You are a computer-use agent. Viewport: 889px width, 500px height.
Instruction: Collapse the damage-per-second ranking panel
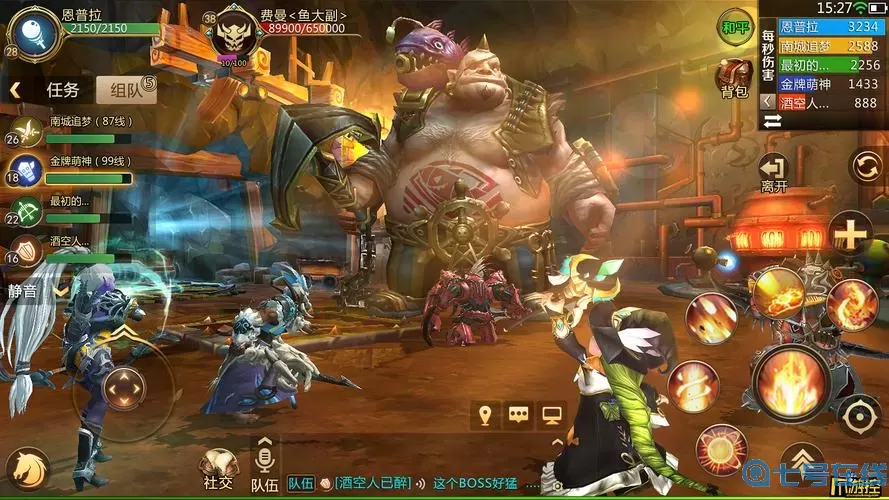tap(767, 101)
